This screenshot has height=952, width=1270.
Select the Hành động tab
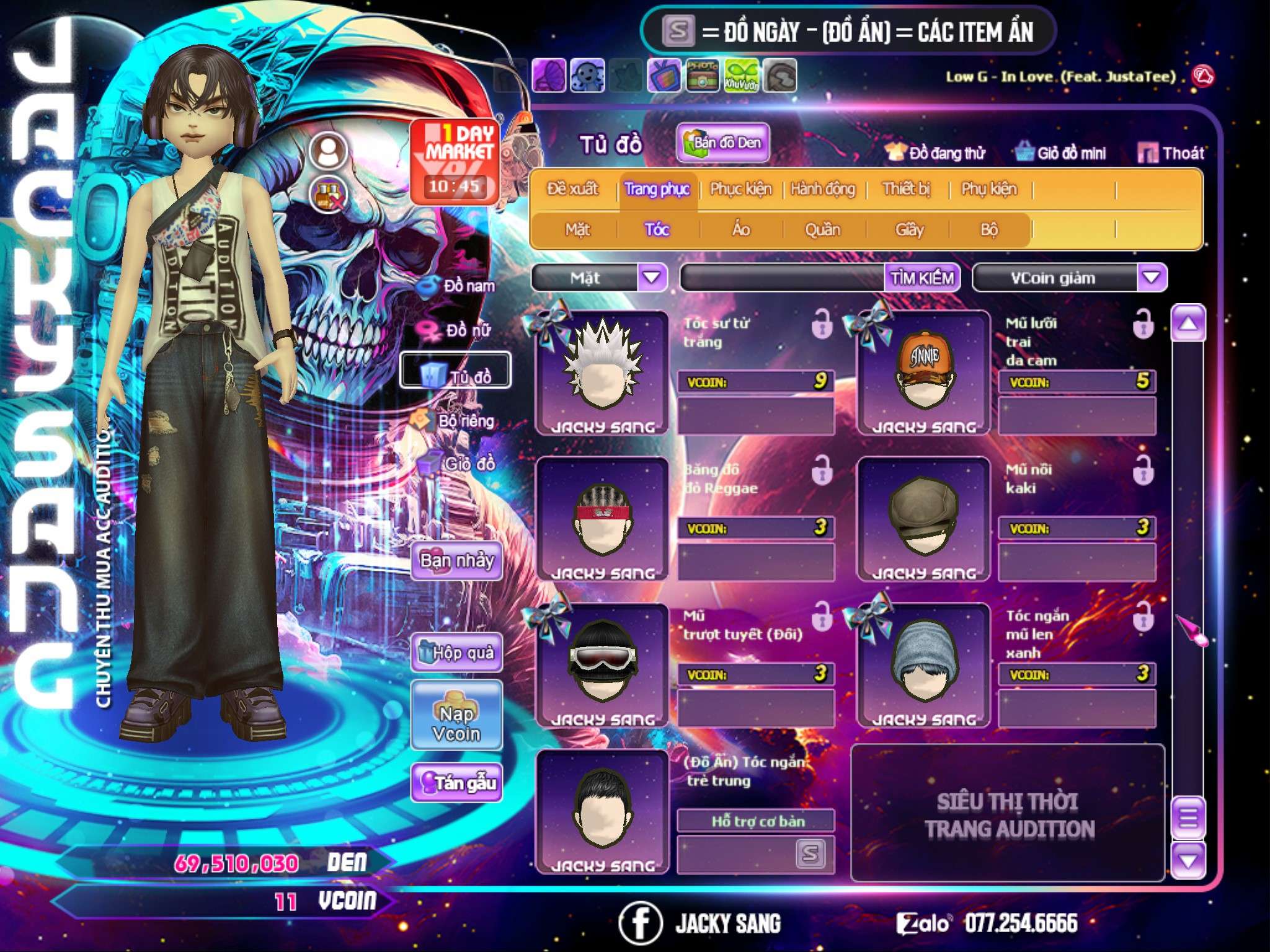(x=822, y=189)
